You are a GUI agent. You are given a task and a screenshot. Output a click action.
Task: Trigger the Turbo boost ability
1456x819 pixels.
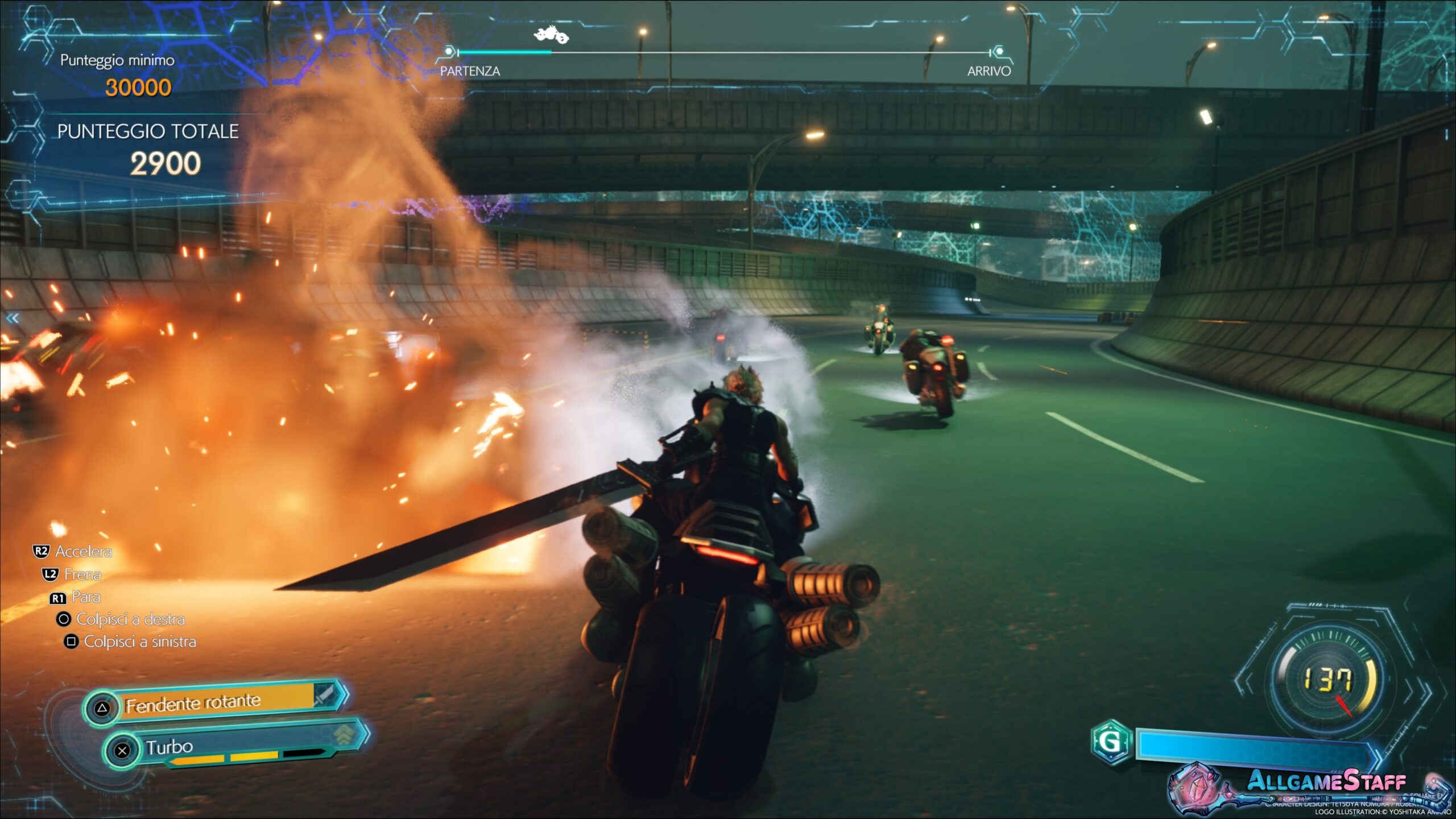pos(233,746)
